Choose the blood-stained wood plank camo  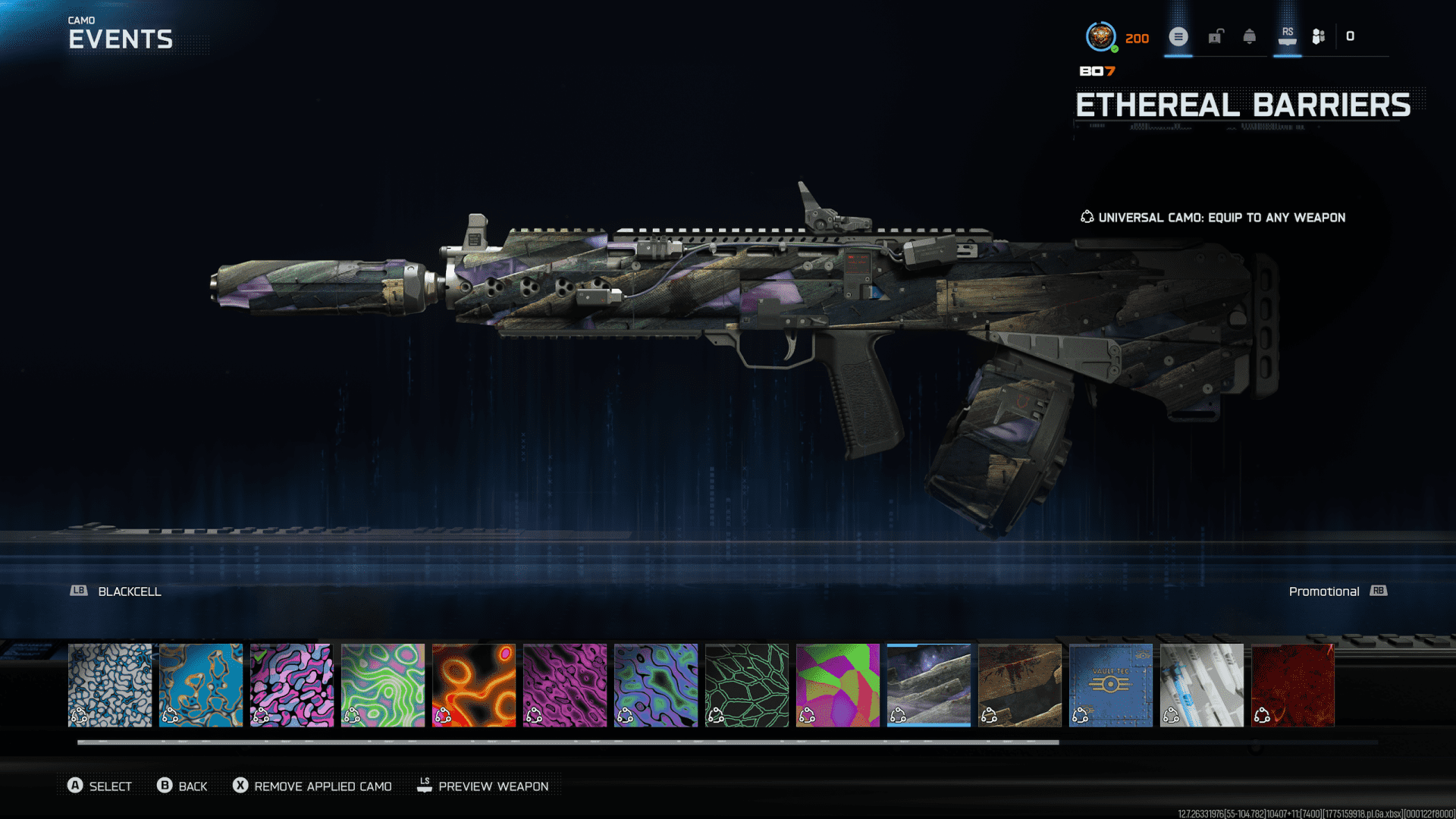point(1020,685)
